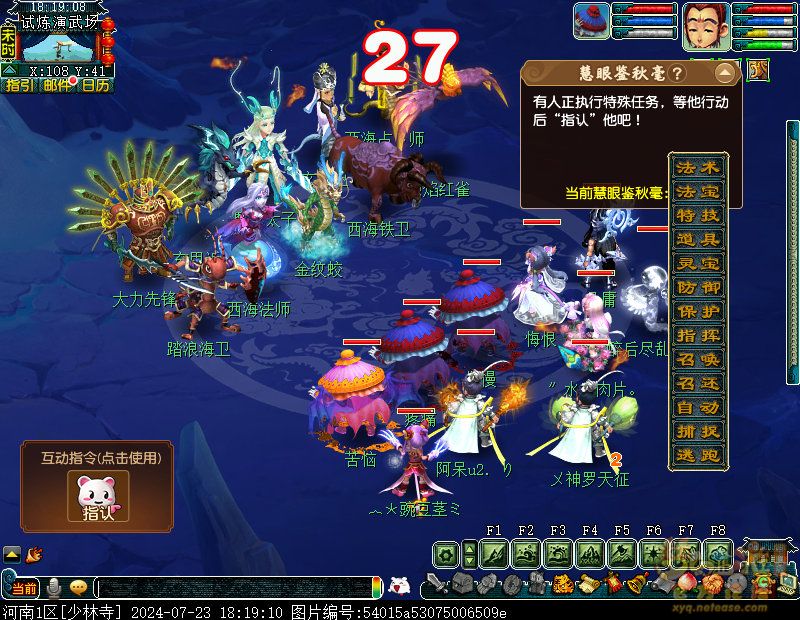Choose 逃跑 to flee the battle

(697, 455)
